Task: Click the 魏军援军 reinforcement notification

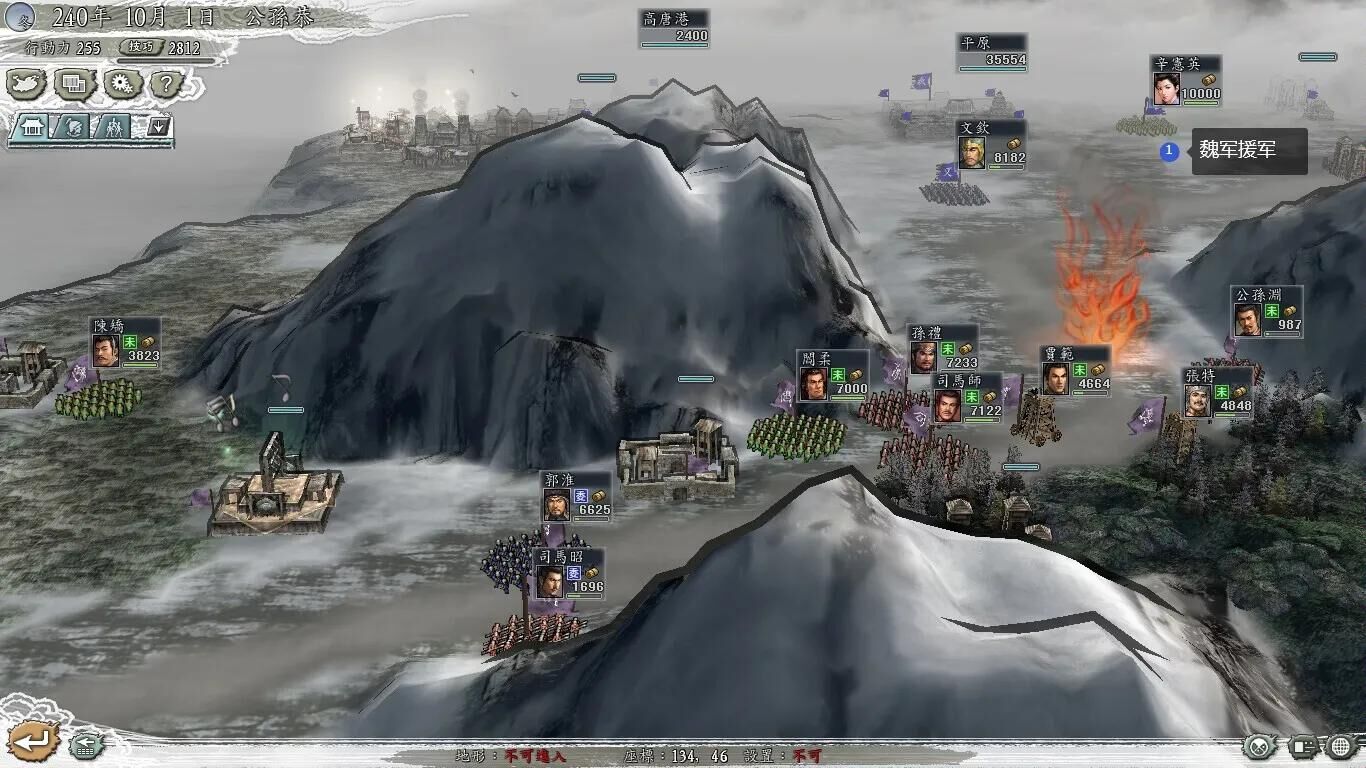Action: tap(1248, 150)
